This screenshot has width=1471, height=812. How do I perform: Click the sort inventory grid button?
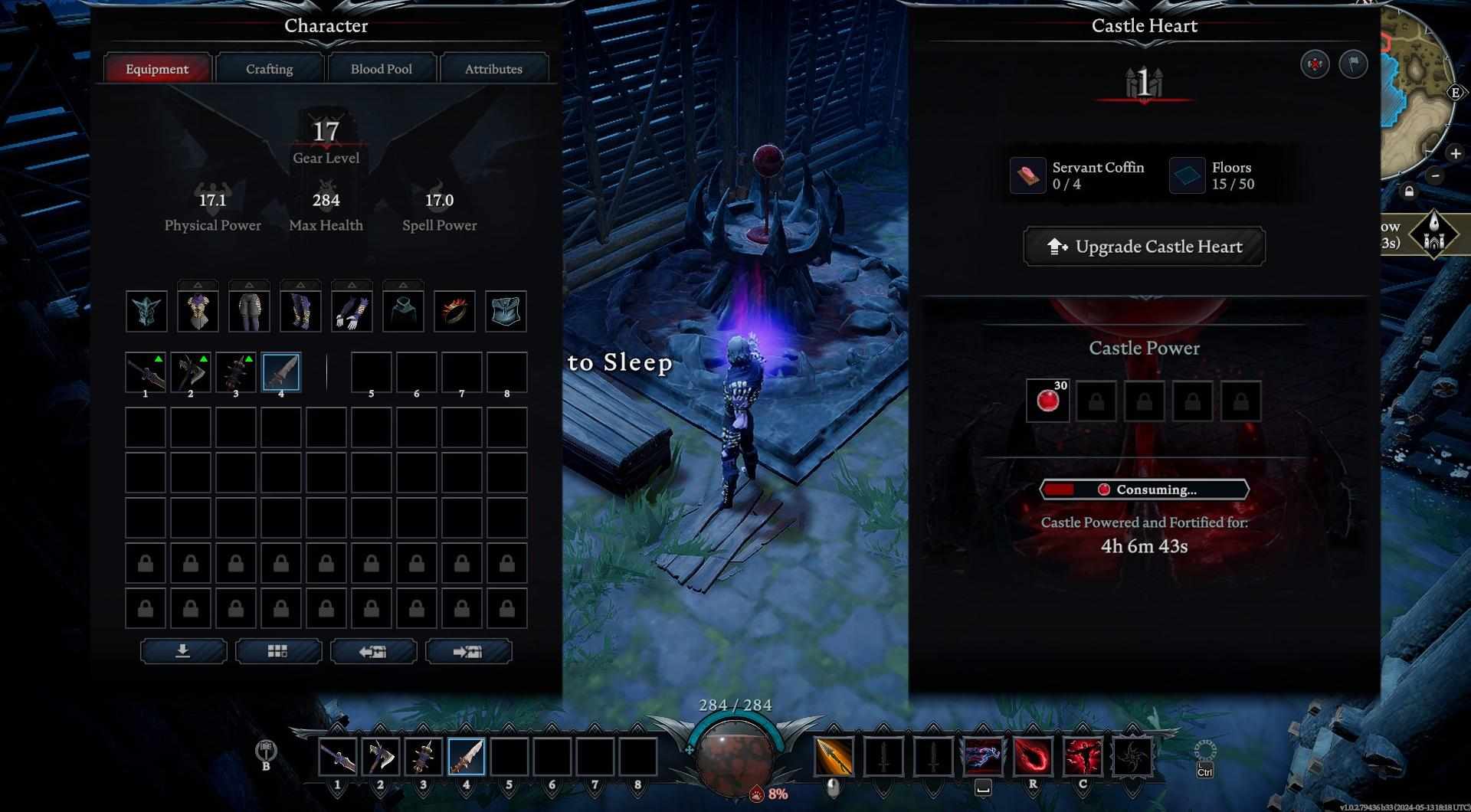tap(278, 651)
